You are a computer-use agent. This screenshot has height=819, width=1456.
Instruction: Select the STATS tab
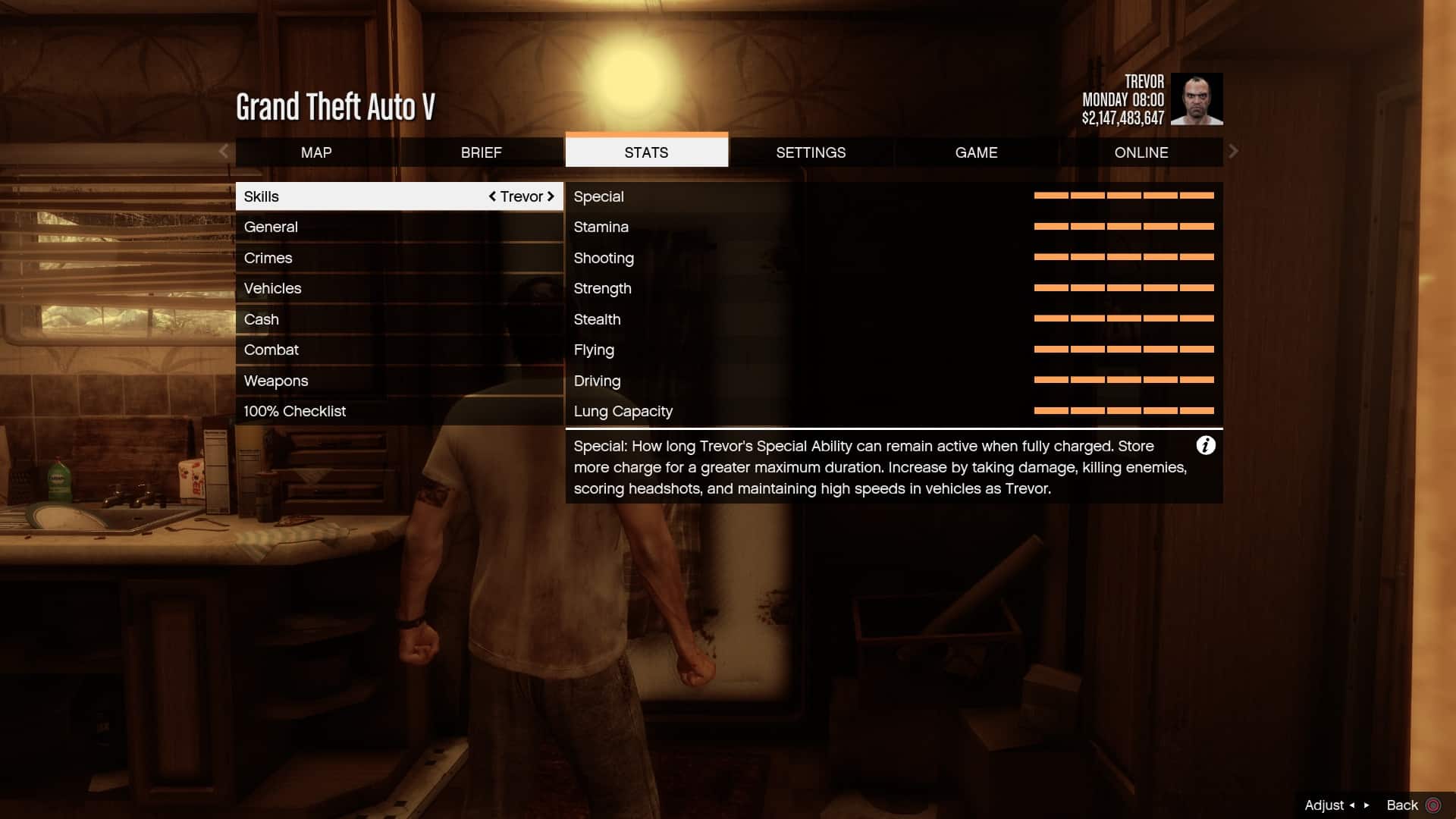[x=646, y=152]
